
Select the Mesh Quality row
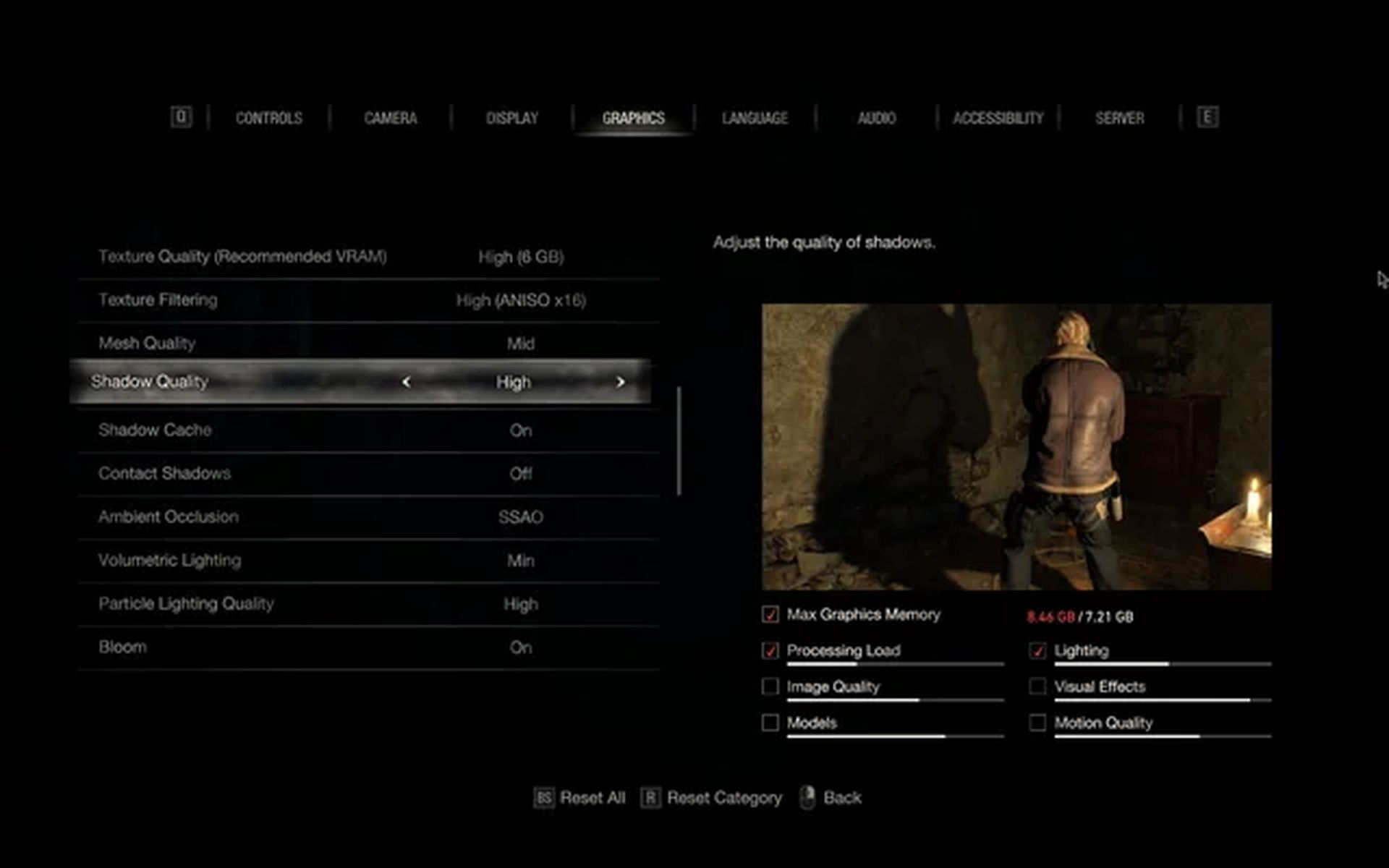(x=369, y=344)
